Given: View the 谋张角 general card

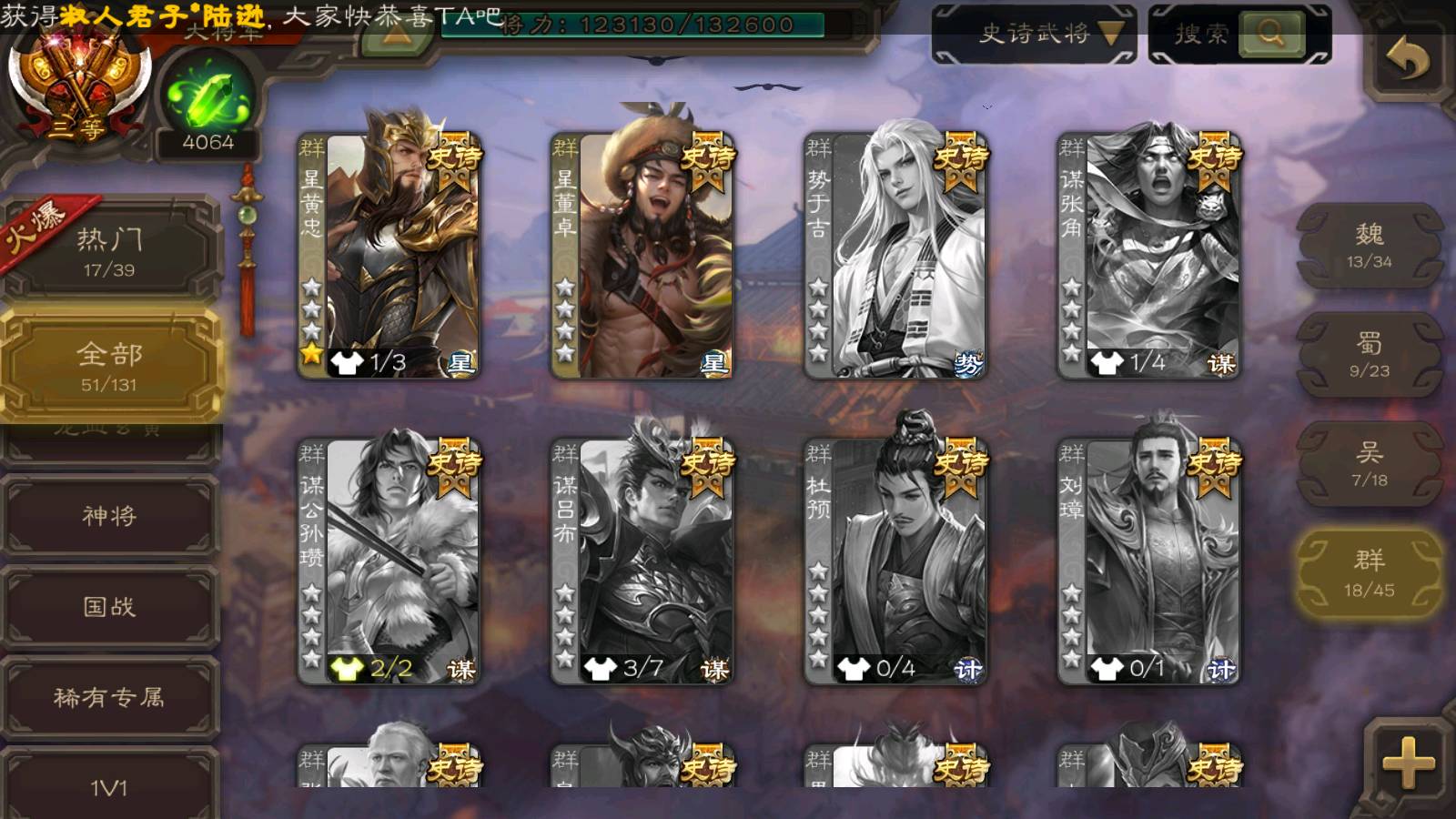Looking at the screenshot, I should point(1148,255).
